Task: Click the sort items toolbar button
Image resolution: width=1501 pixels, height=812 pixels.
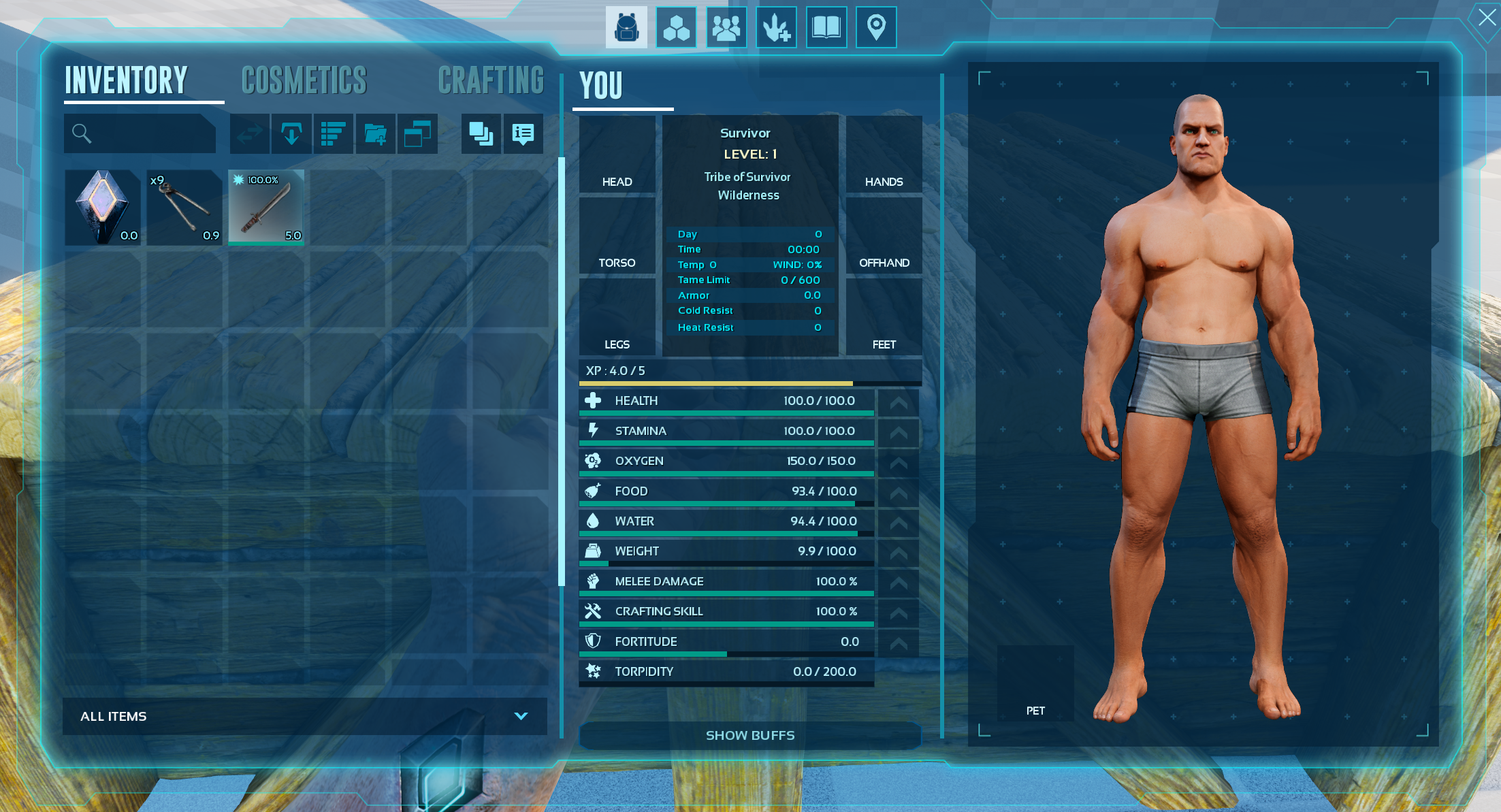Action: (333, 133)
